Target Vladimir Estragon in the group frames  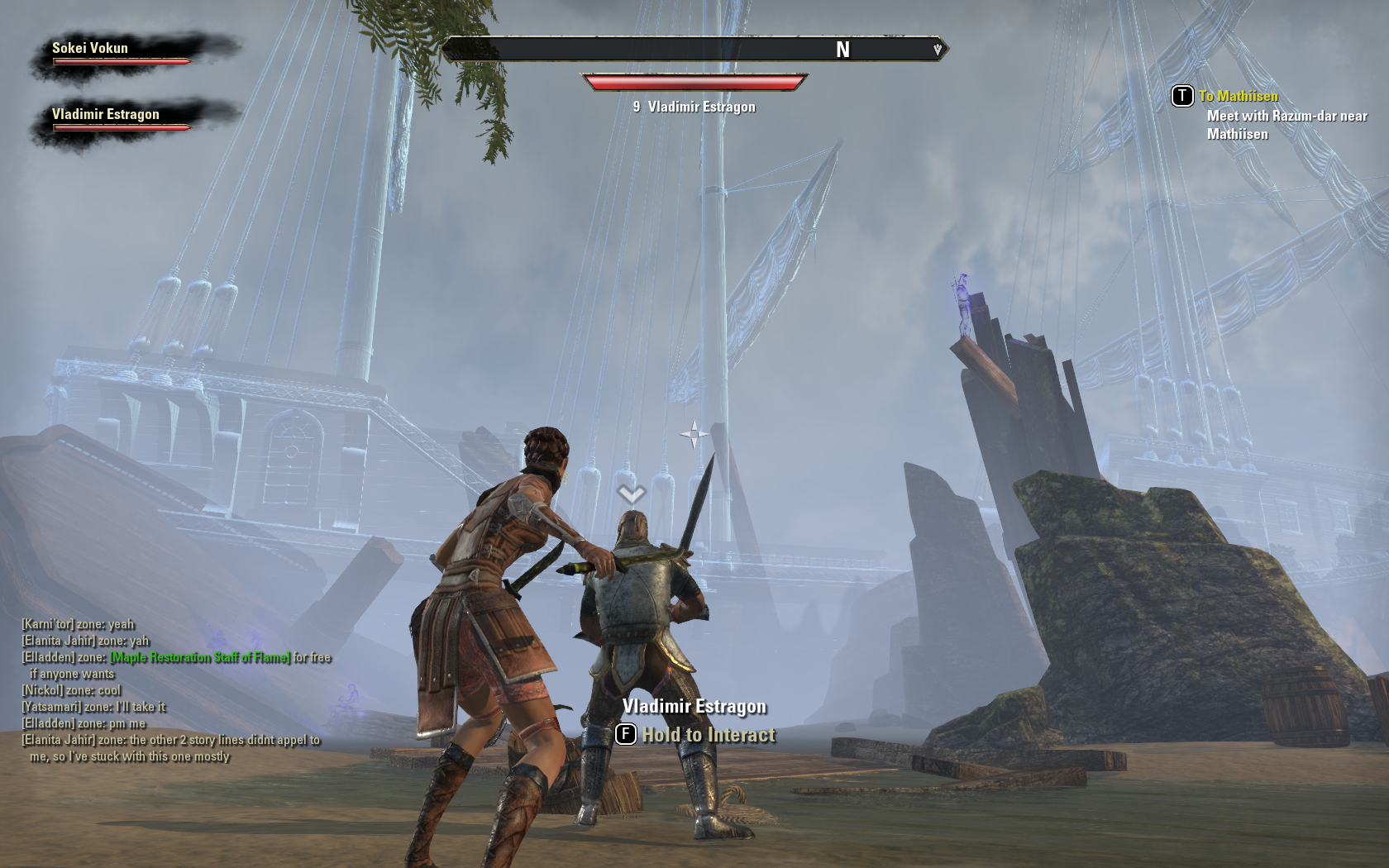[122, 119]
